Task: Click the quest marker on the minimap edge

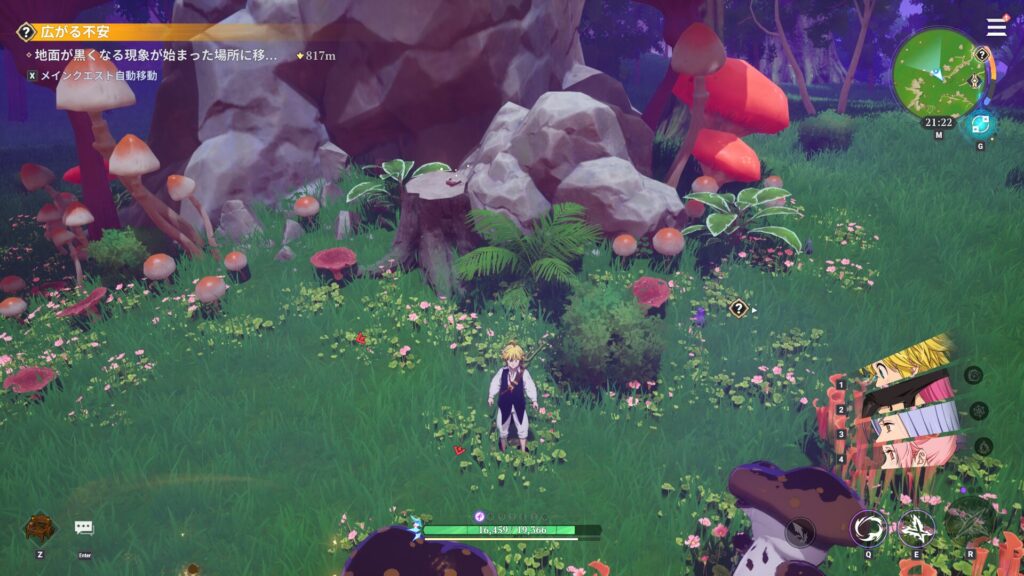Action: (982, 54)
